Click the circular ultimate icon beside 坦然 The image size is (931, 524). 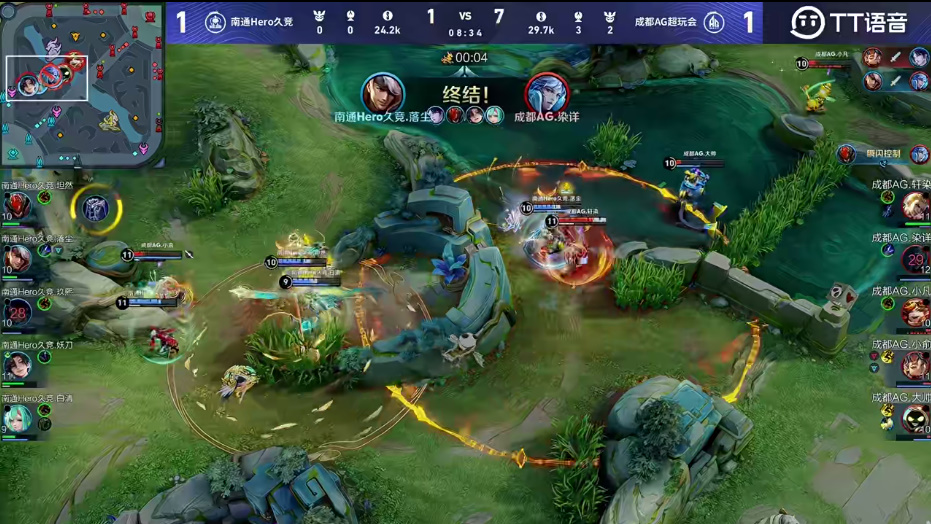point(96,208)
